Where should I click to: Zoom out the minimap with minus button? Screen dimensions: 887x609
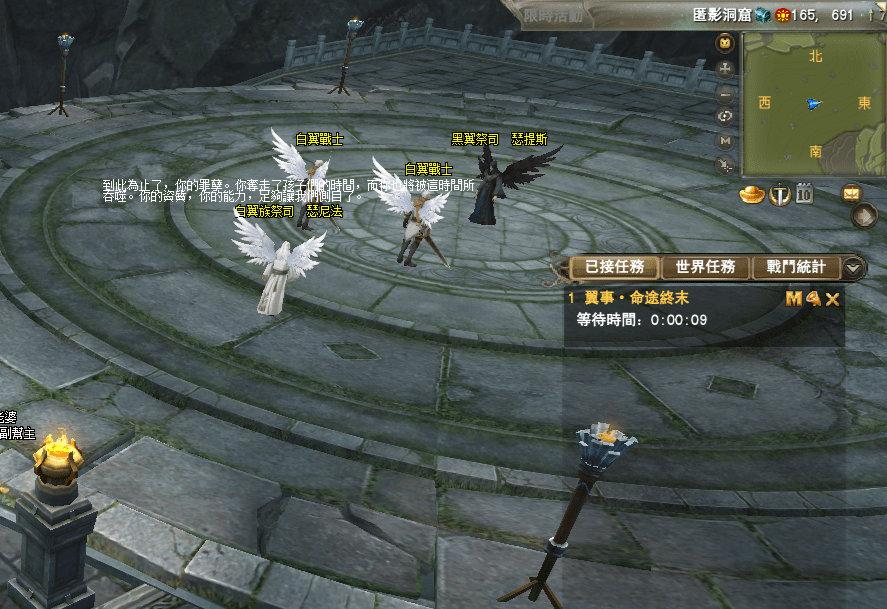pos(726,93)
